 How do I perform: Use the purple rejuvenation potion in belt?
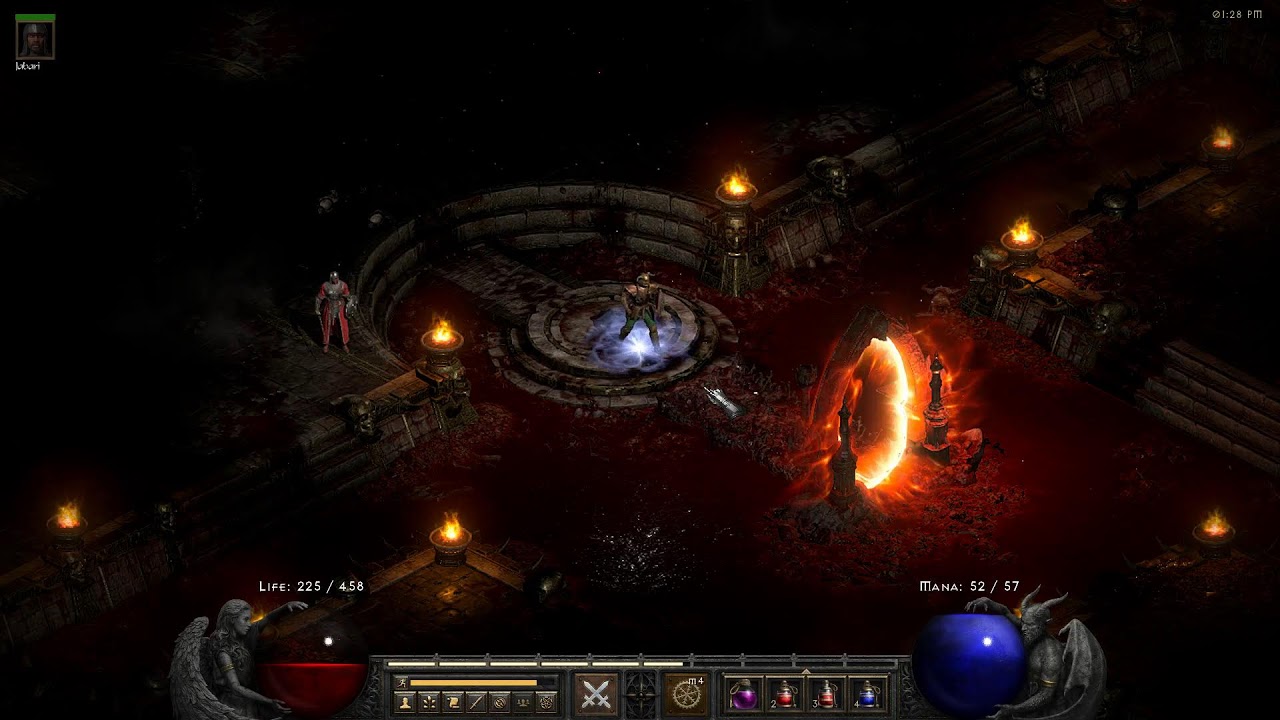pos(744,695)
